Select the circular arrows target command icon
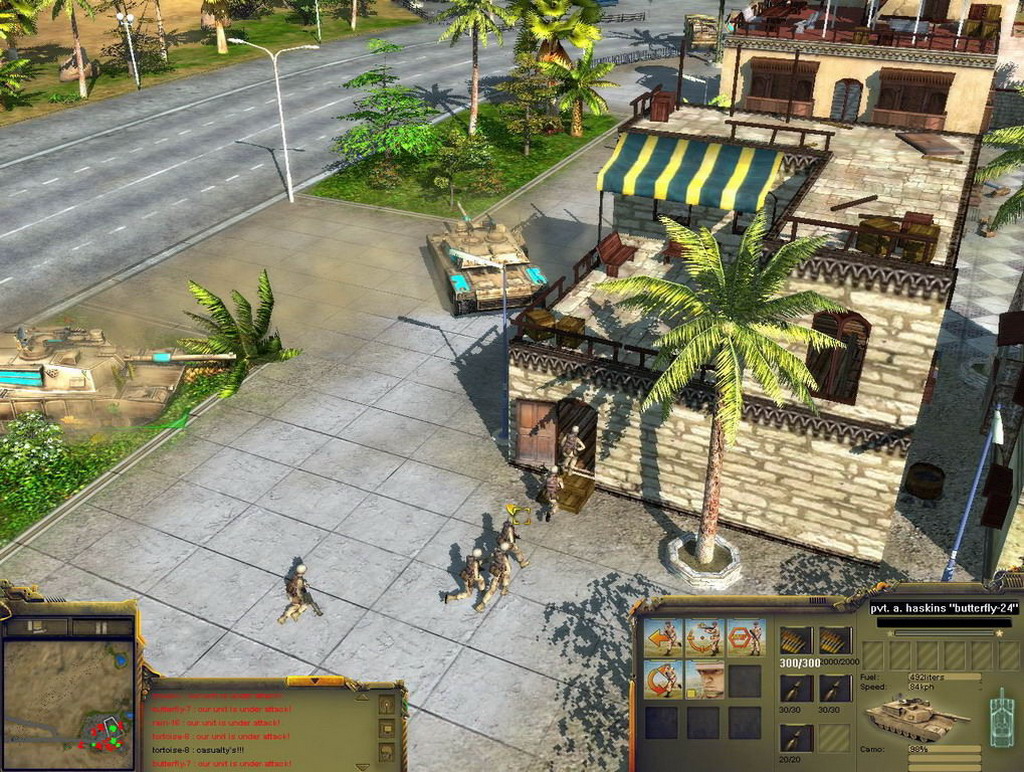Image resolution: width=1024 pixels, height=772 pixels. (x=704, y=637)
